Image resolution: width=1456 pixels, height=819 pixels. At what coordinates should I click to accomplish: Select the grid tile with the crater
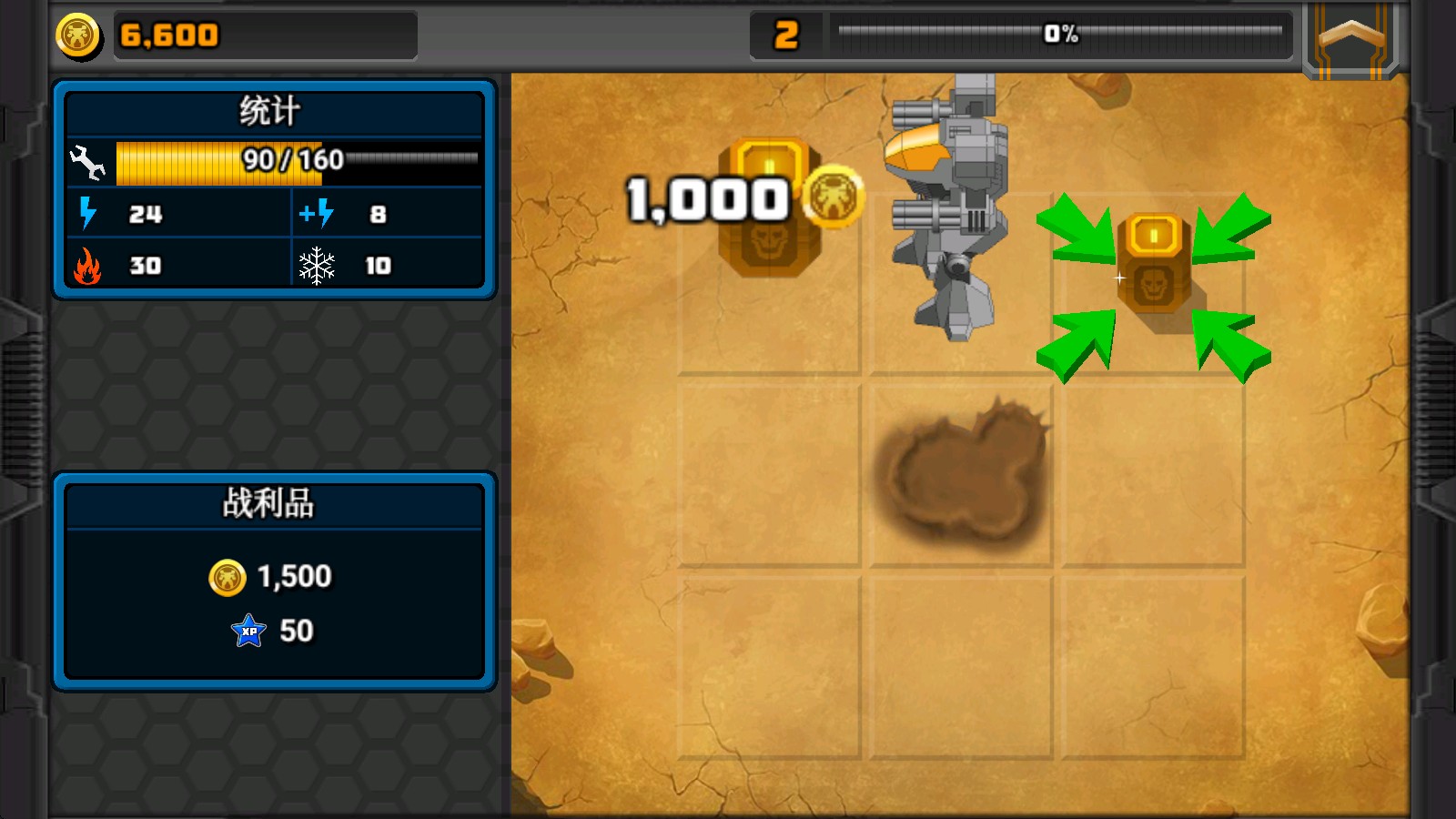[x=961, y=475]
